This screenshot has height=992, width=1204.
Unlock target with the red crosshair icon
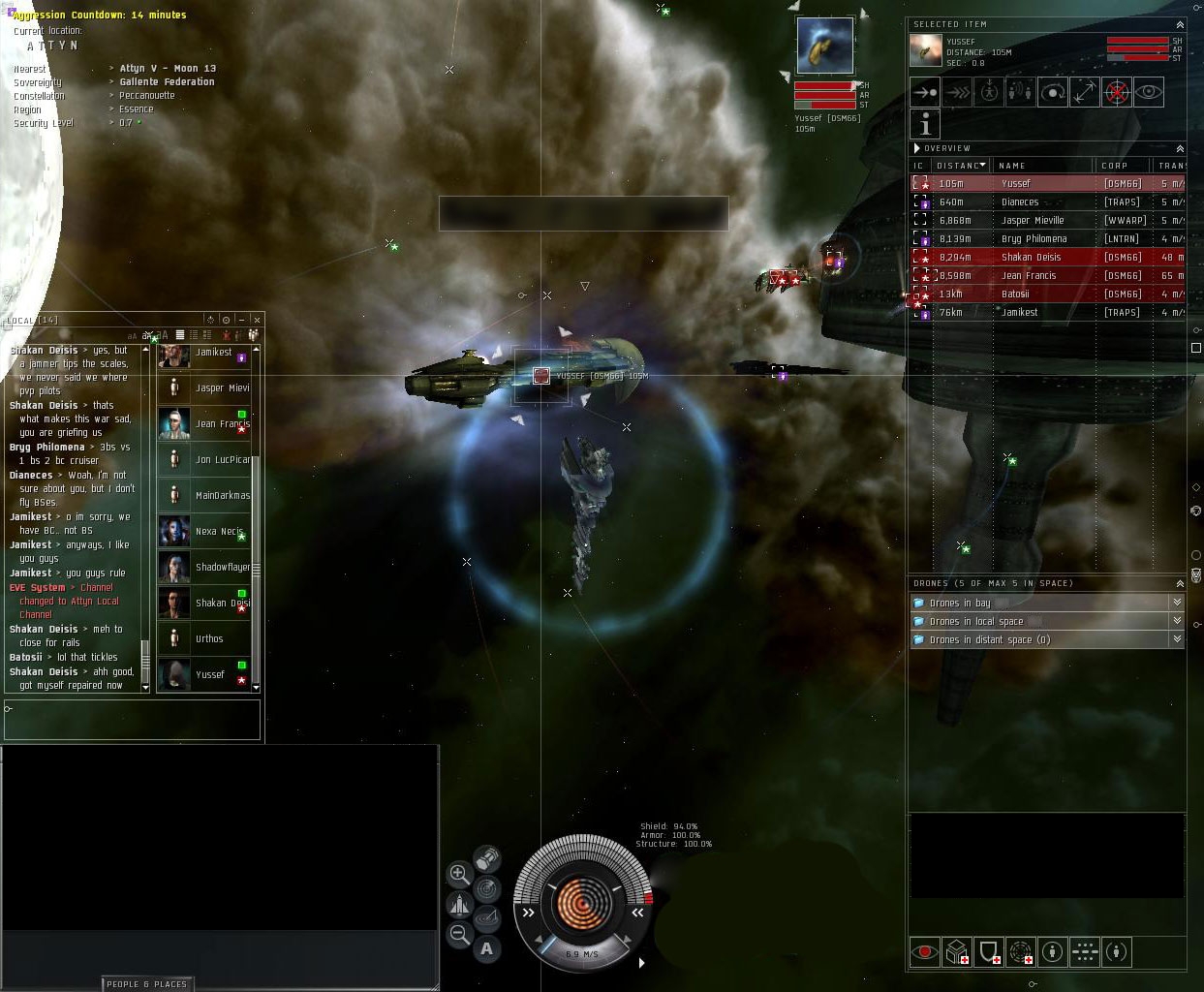click(1116, 92)
